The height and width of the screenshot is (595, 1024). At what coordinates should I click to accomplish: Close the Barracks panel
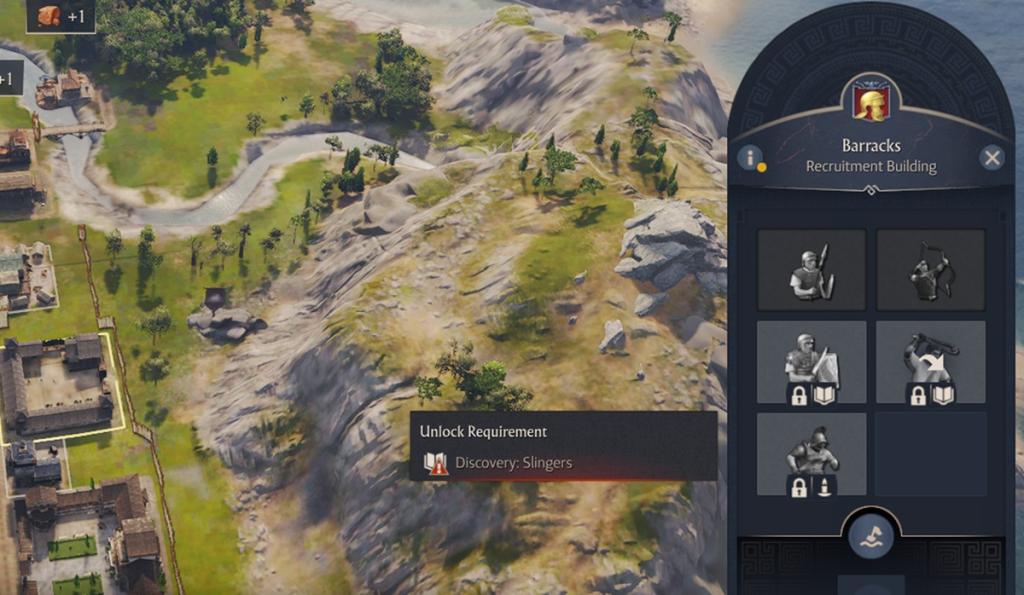(991, 157)
